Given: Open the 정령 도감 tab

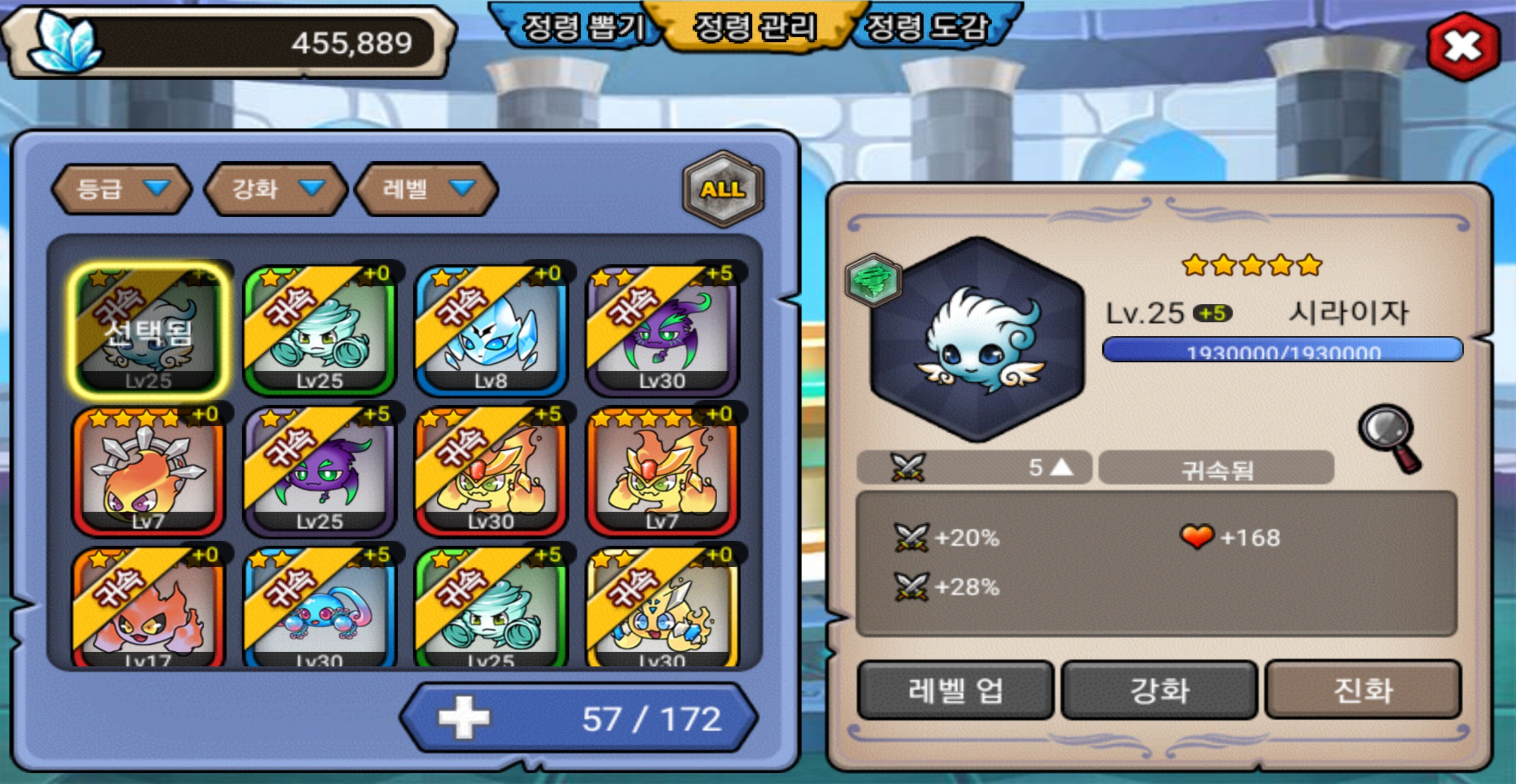Looking at the screenshot, I should (x=928, y=27).
